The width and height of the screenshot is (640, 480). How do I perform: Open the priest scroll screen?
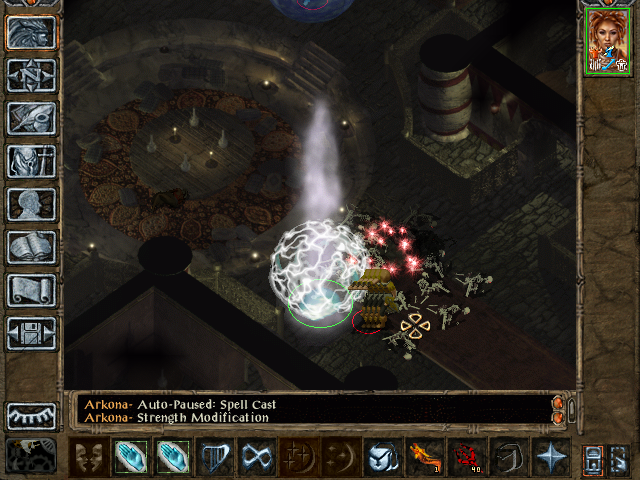31,290
